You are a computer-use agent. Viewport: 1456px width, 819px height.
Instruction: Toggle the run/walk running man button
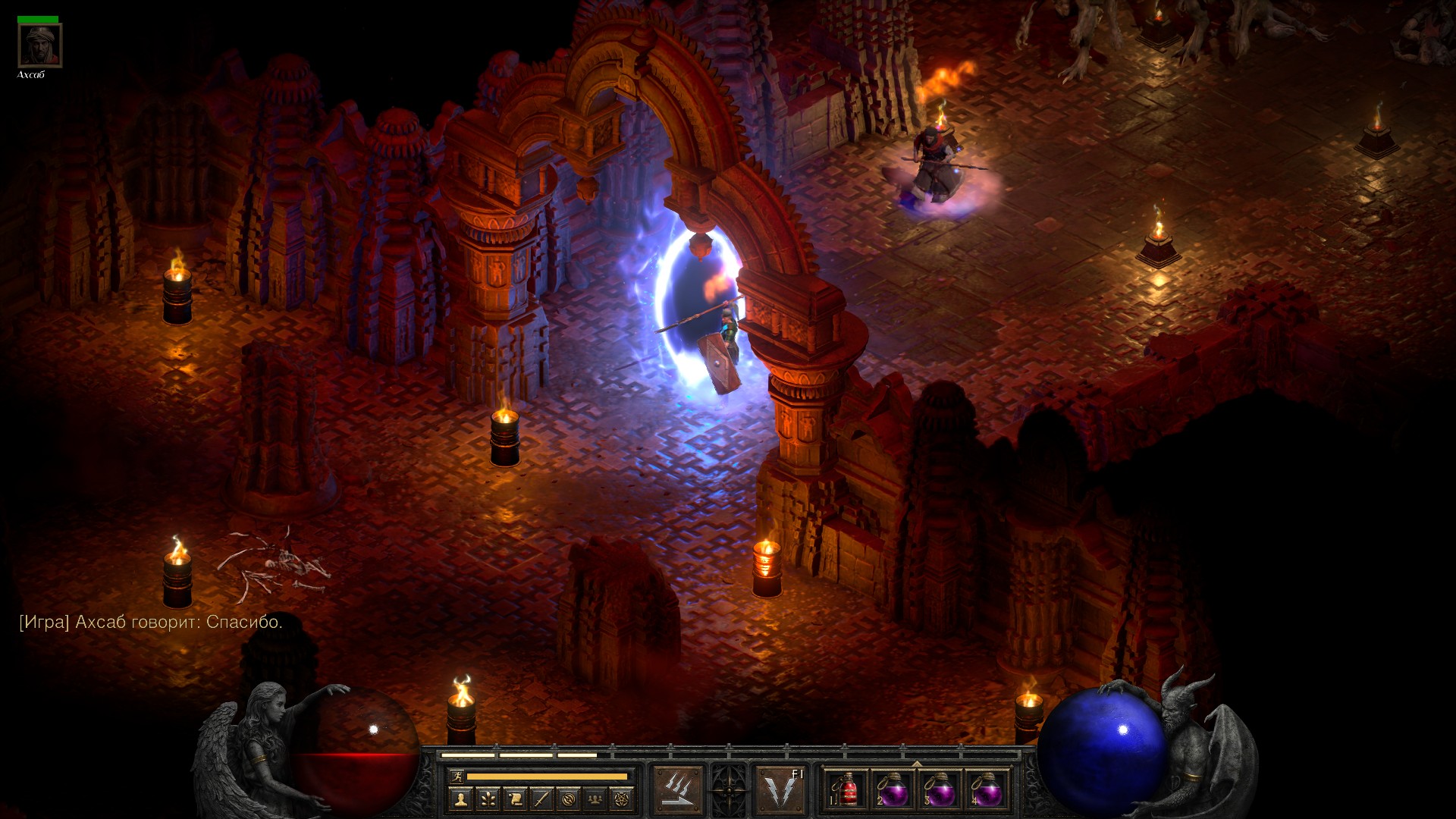point(456,776)
